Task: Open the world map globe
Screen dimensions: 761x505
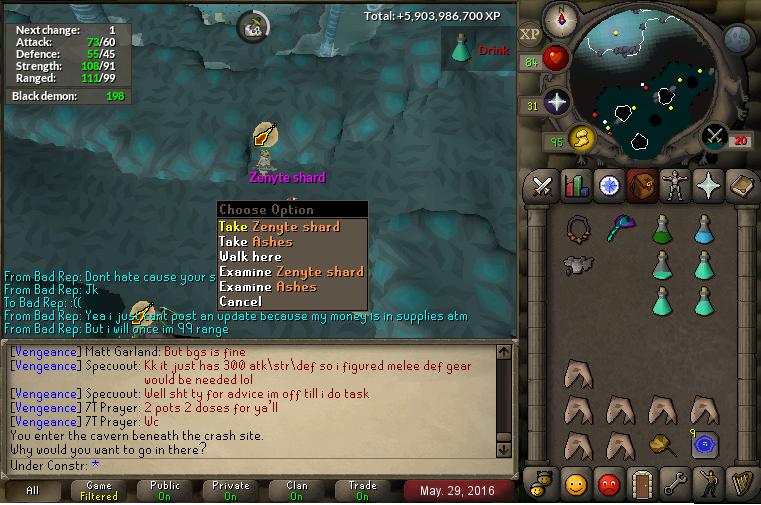Action: pyautogui.click(x=738, y=38)
